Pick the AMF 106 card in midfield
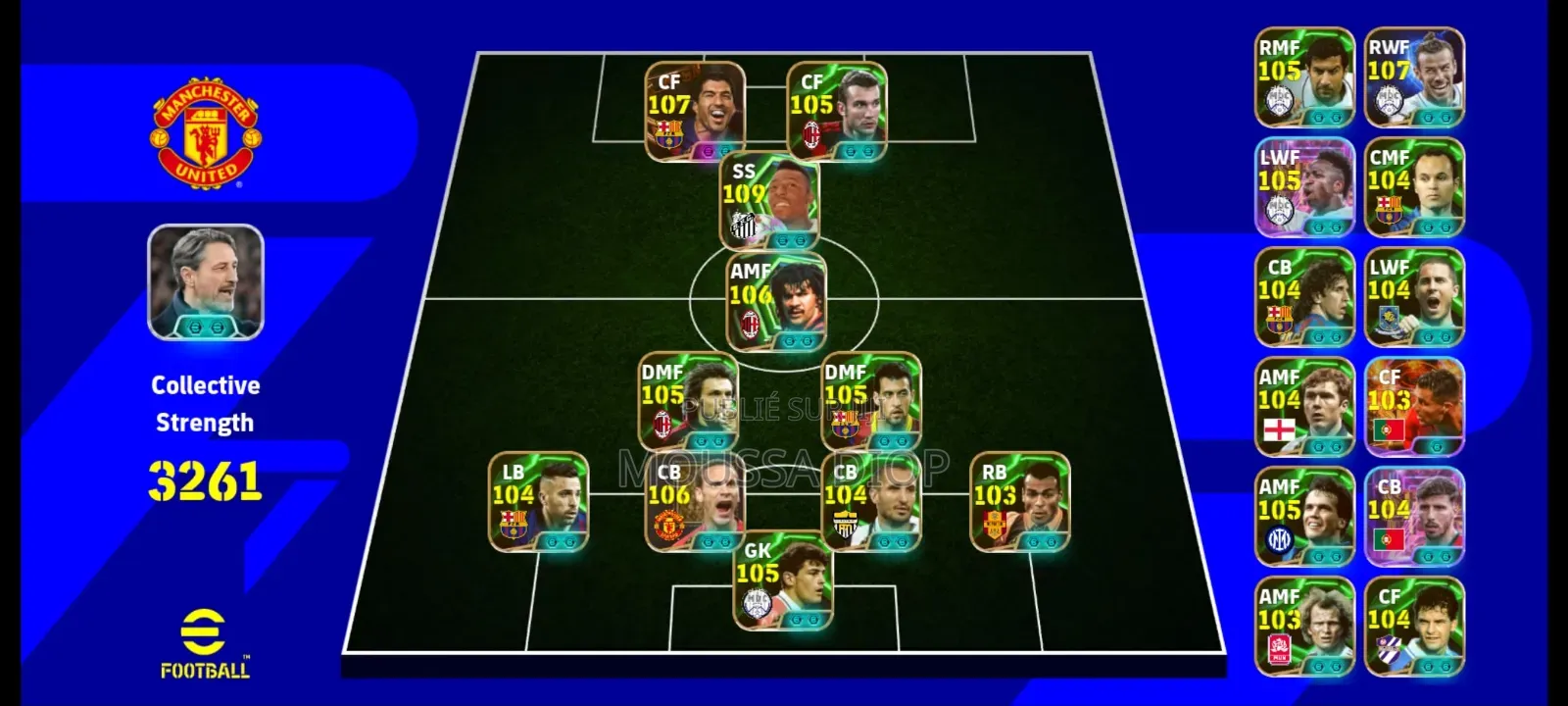This screenshot has height=706, width=1568. pos(776,301)
